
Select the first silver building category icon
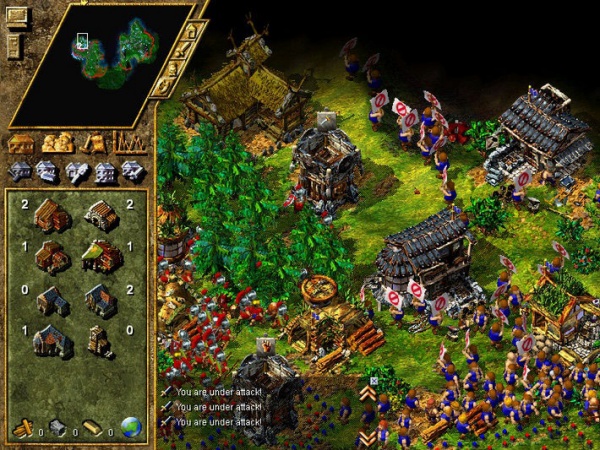click(x=20, y=171)
